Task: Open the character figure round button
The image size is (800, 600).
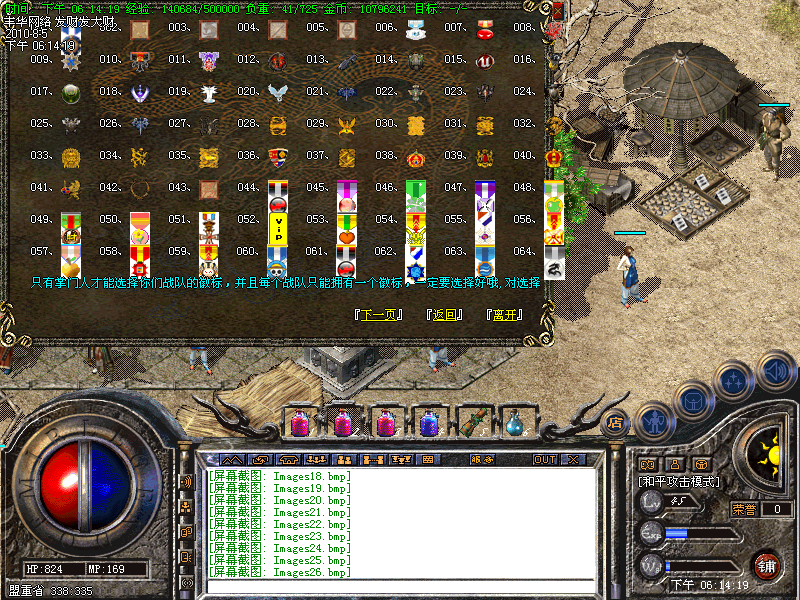Action: tap(653, 422)
